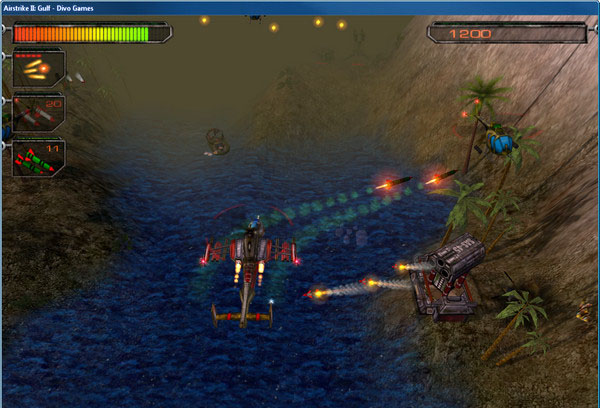Choose the red-tipped white rocket weapon slot
Image resolution: width=600 pixels, height=408 pixels.
click(38, 112)
